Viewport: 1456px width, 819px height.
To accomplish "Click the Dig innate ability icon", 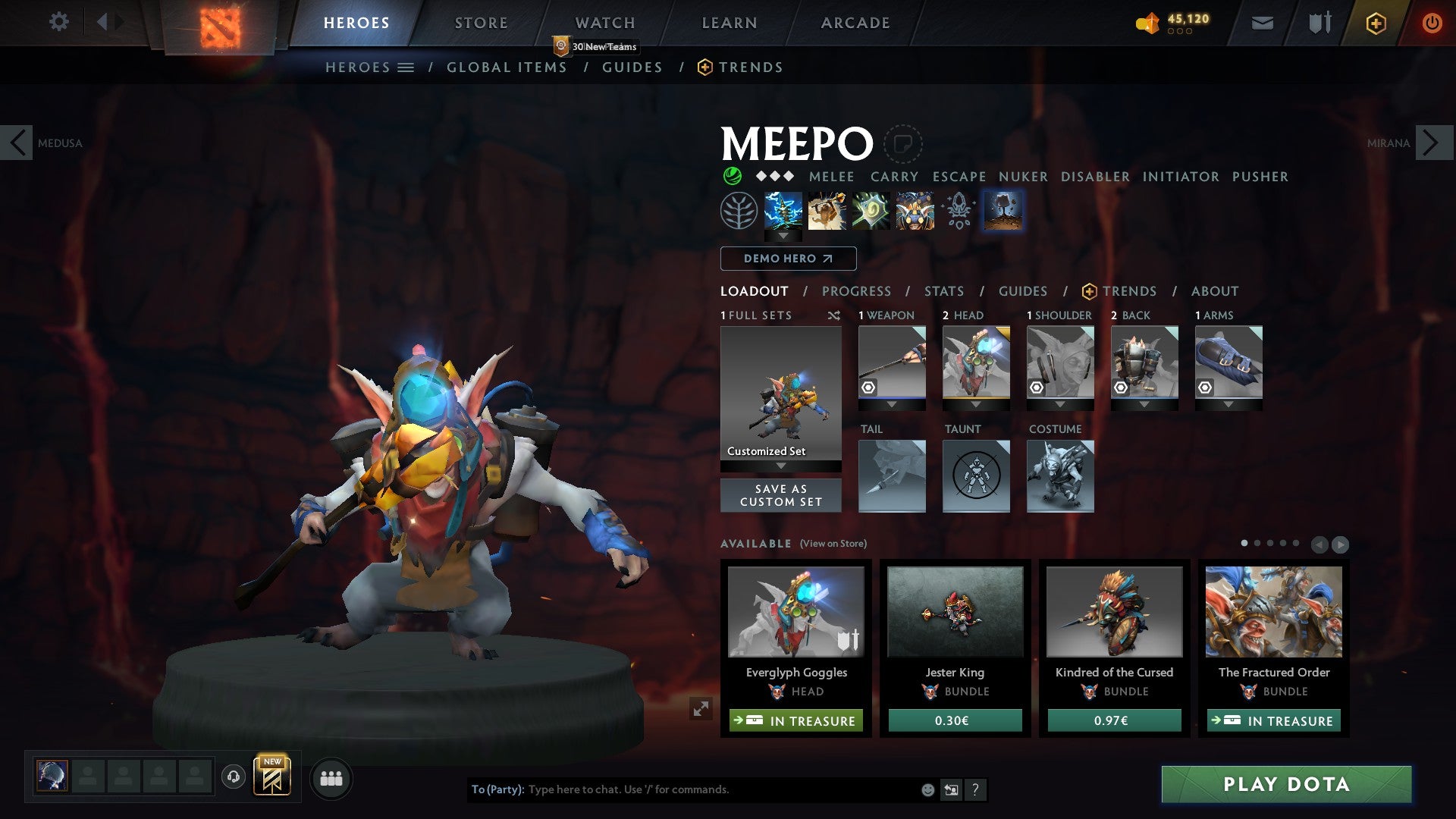I will pos(1003,211).
